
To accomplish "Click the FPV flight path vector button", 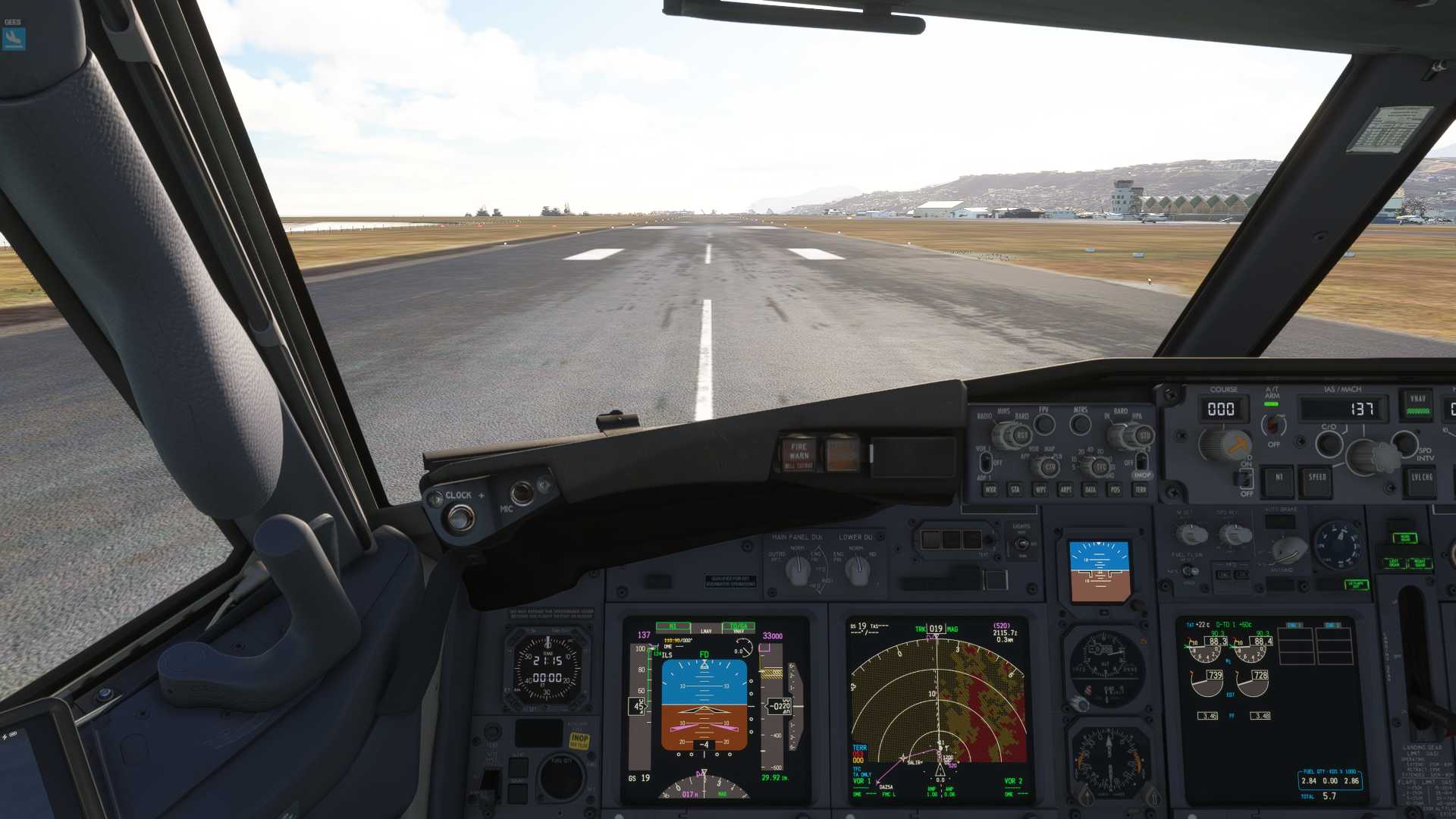I will click(1044, 424).
